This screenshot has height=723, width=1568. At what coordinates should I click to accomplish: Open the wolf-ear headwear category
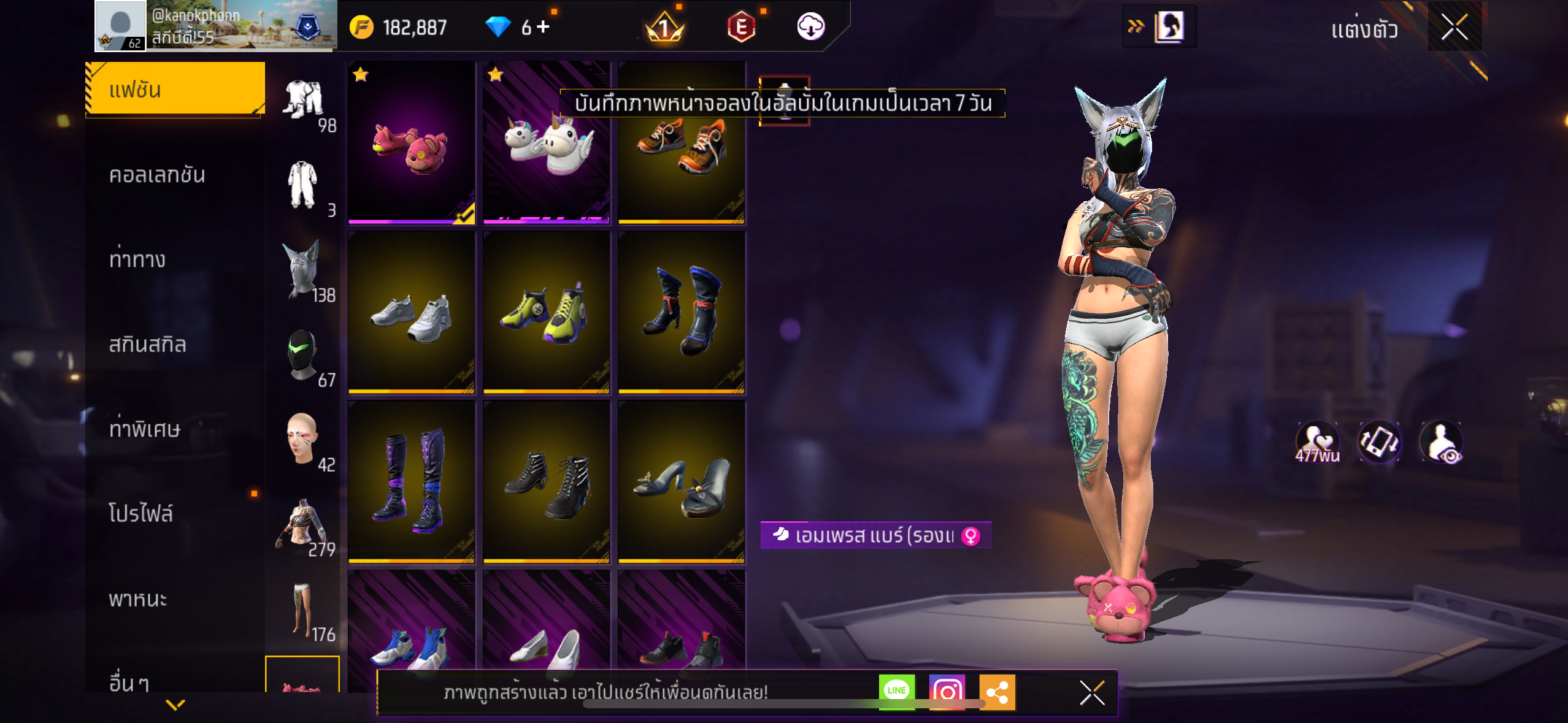[x=303, y=270]
